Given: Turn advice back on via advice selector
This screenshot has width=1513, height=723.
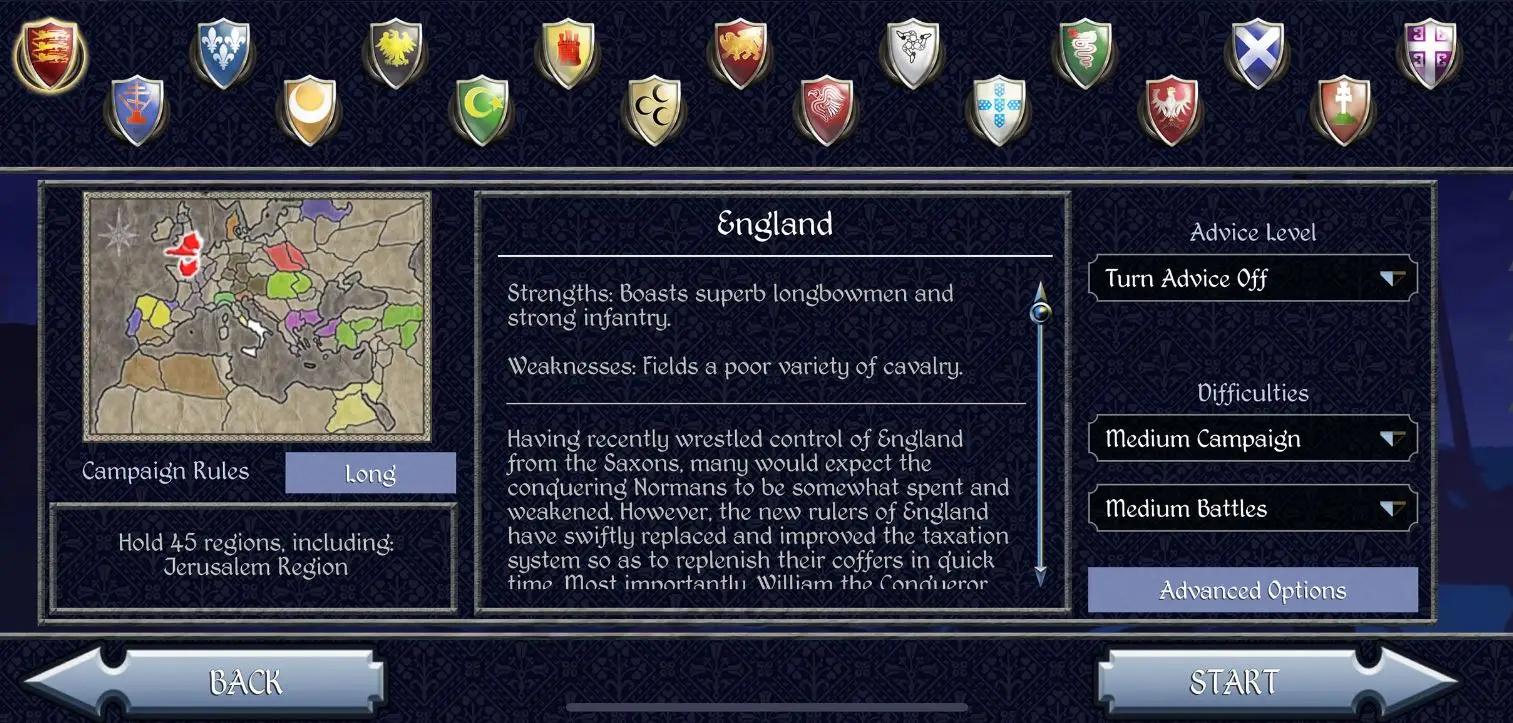Looking at the screenshot, I should point(1251,278).
